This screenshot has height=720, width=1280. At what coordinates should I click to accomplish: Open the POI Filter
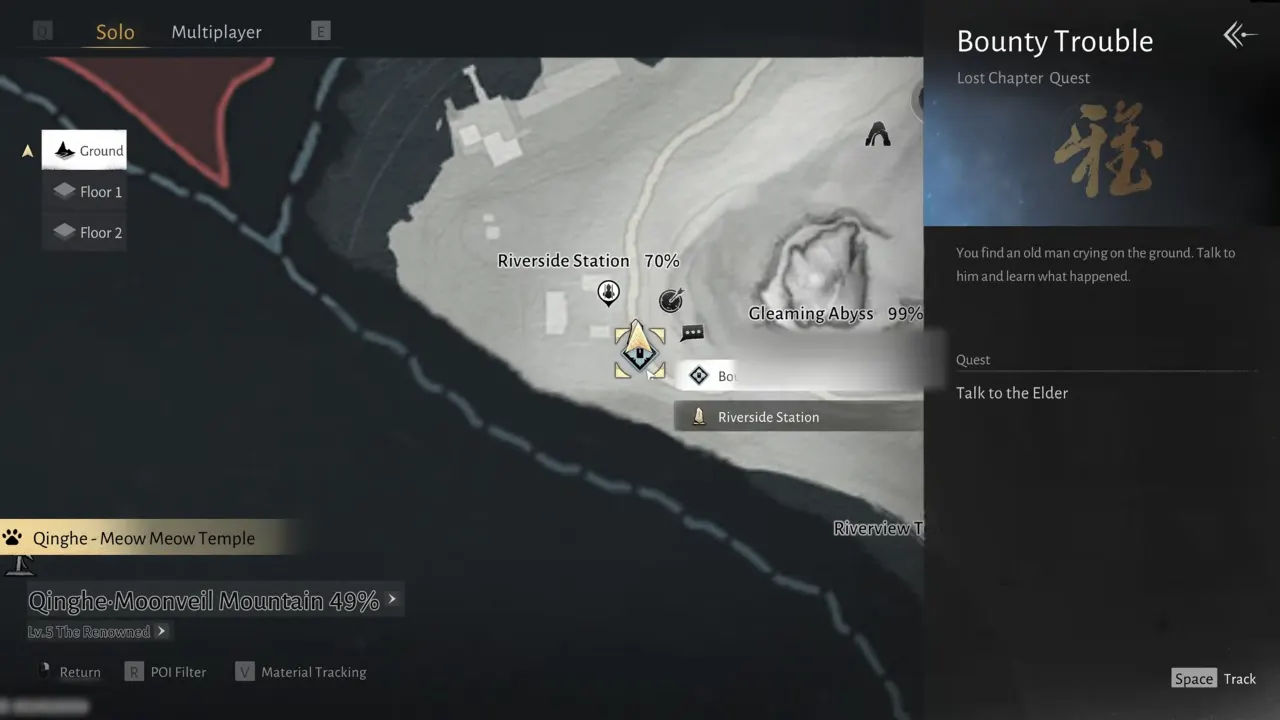click(166, 671)
